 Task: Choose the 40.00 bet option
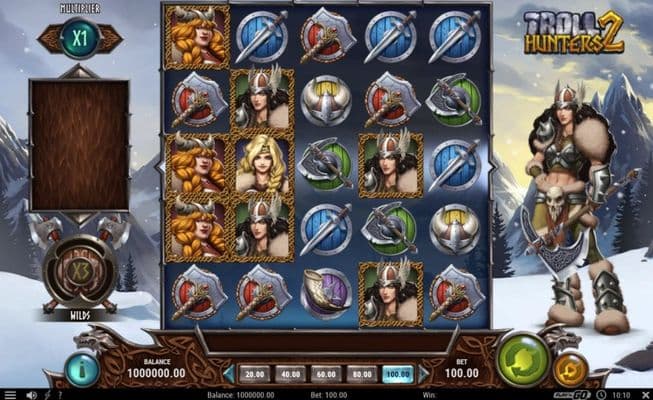point(291,374)
